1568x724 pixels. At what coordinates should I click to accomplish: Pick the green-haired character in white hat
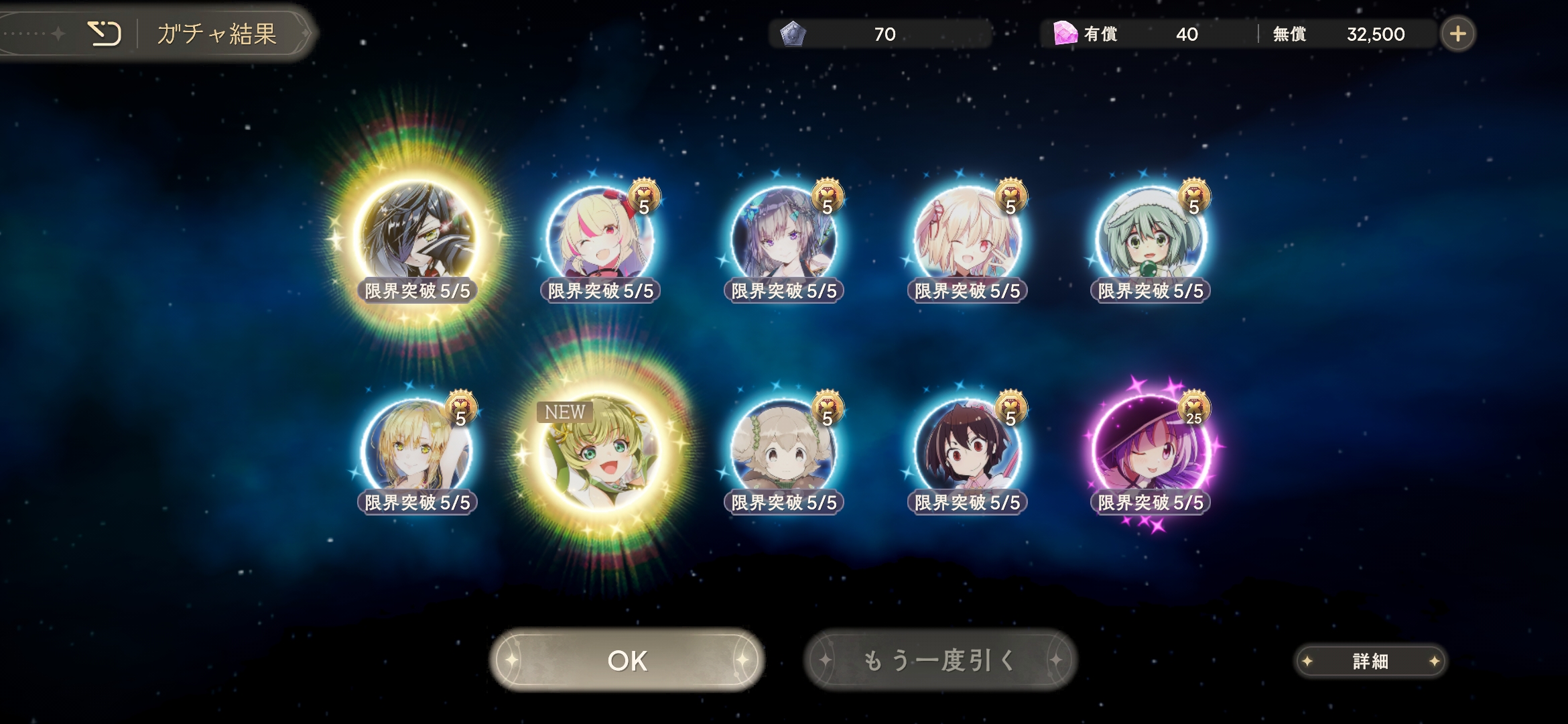[x=1150, y=236]
